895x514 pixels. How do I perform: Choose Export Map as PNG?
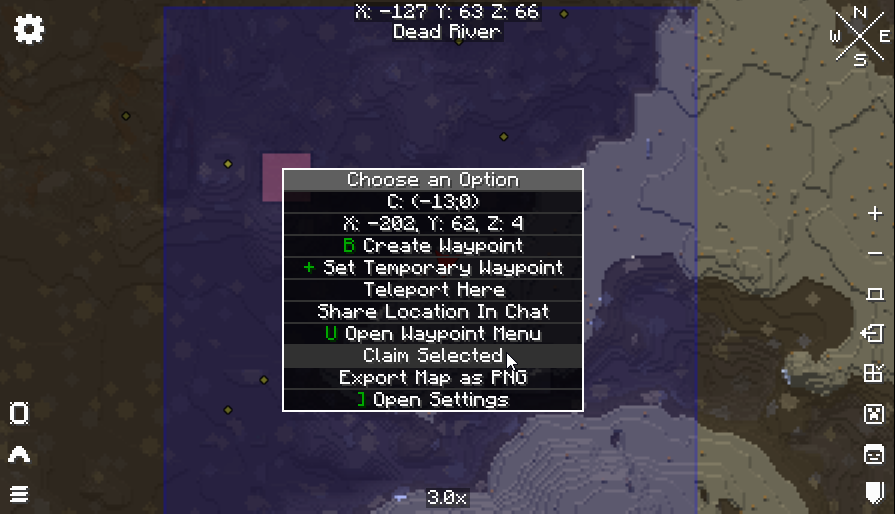pos(433,378)
